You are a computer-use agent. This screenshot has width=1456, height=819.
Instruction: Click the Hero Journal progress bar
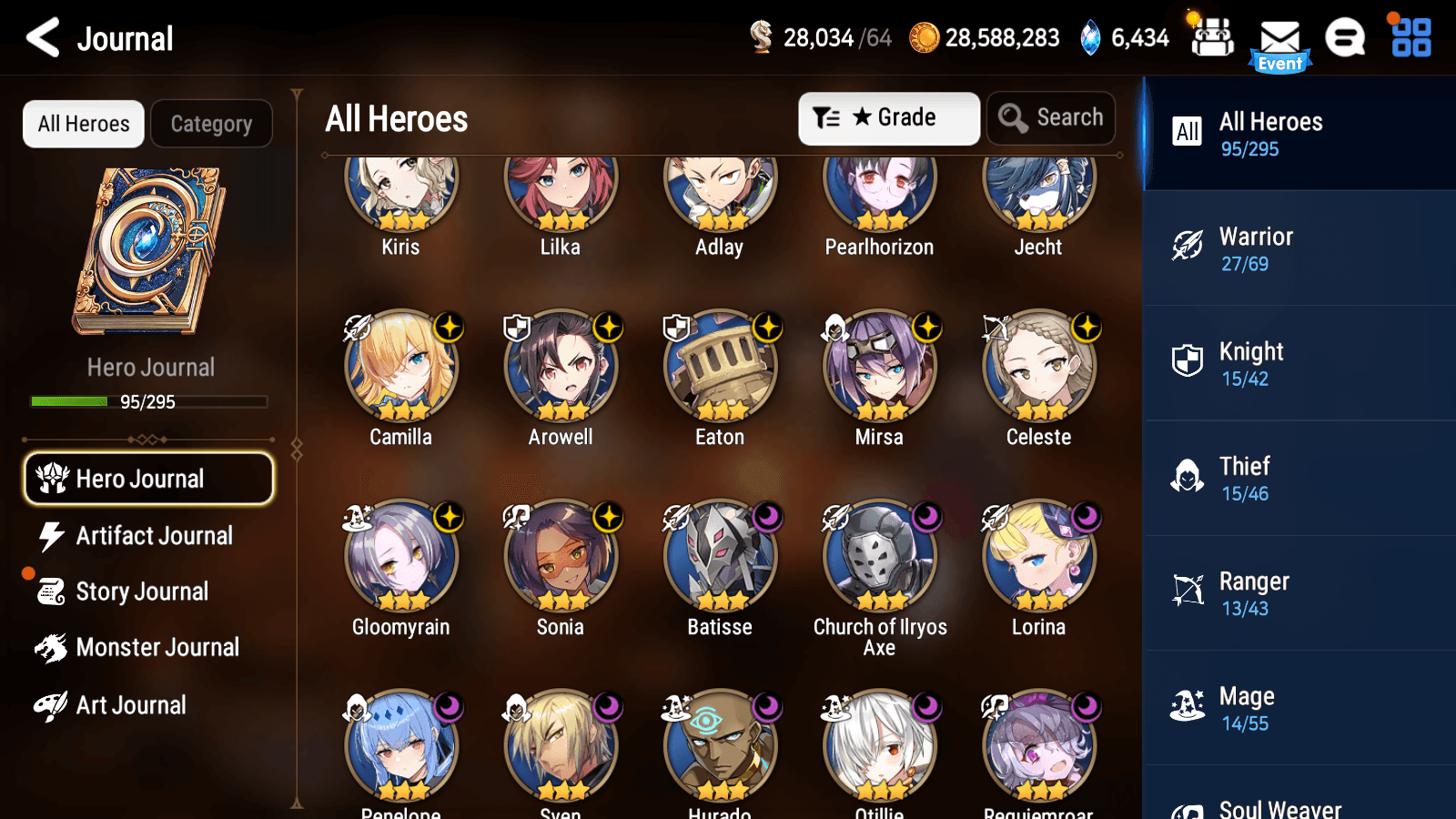[148, 401]
